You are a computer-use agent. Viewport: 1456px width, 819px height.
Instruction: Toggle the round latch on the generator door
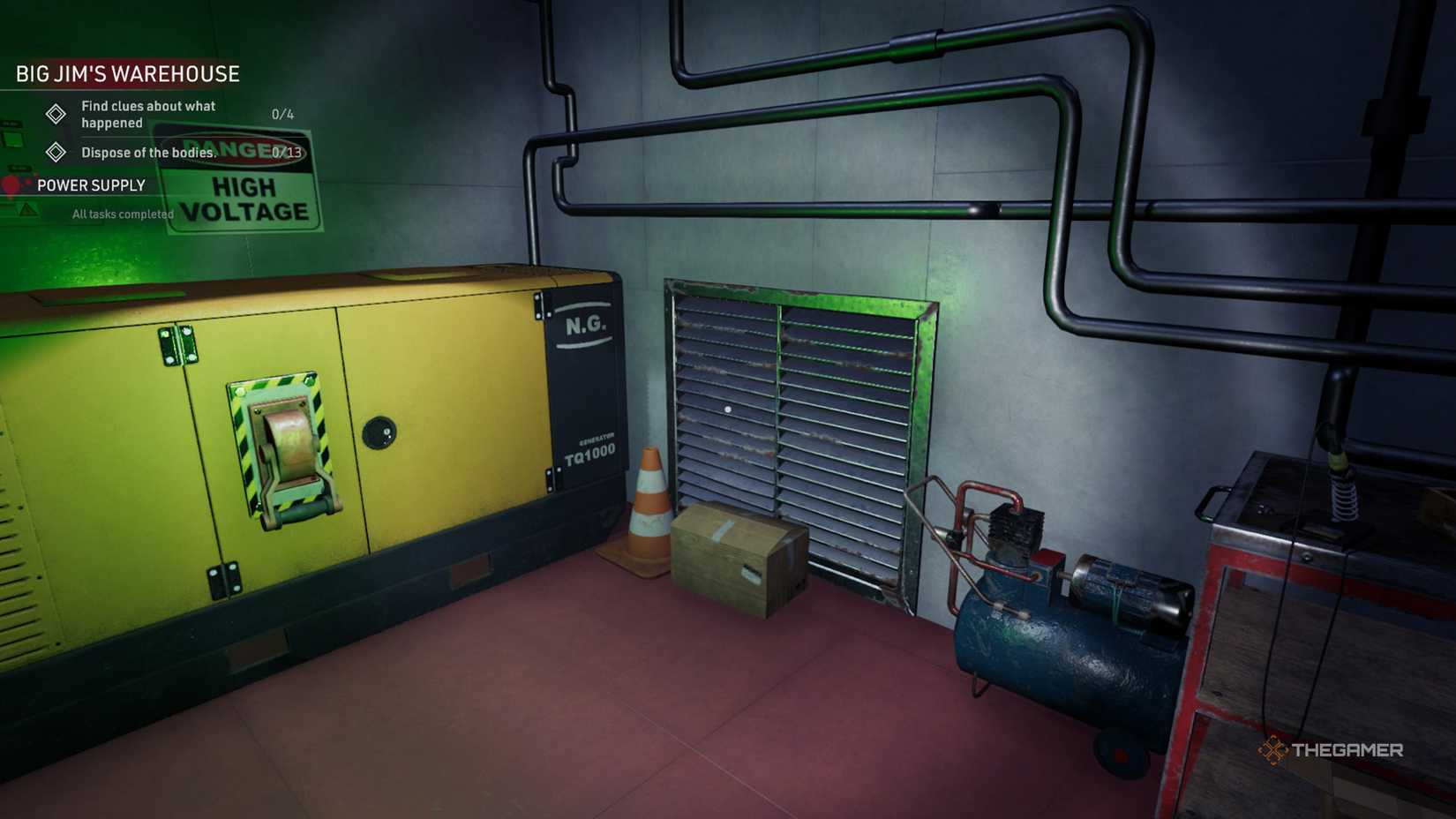pyautogui.click(x=381, y=430)
